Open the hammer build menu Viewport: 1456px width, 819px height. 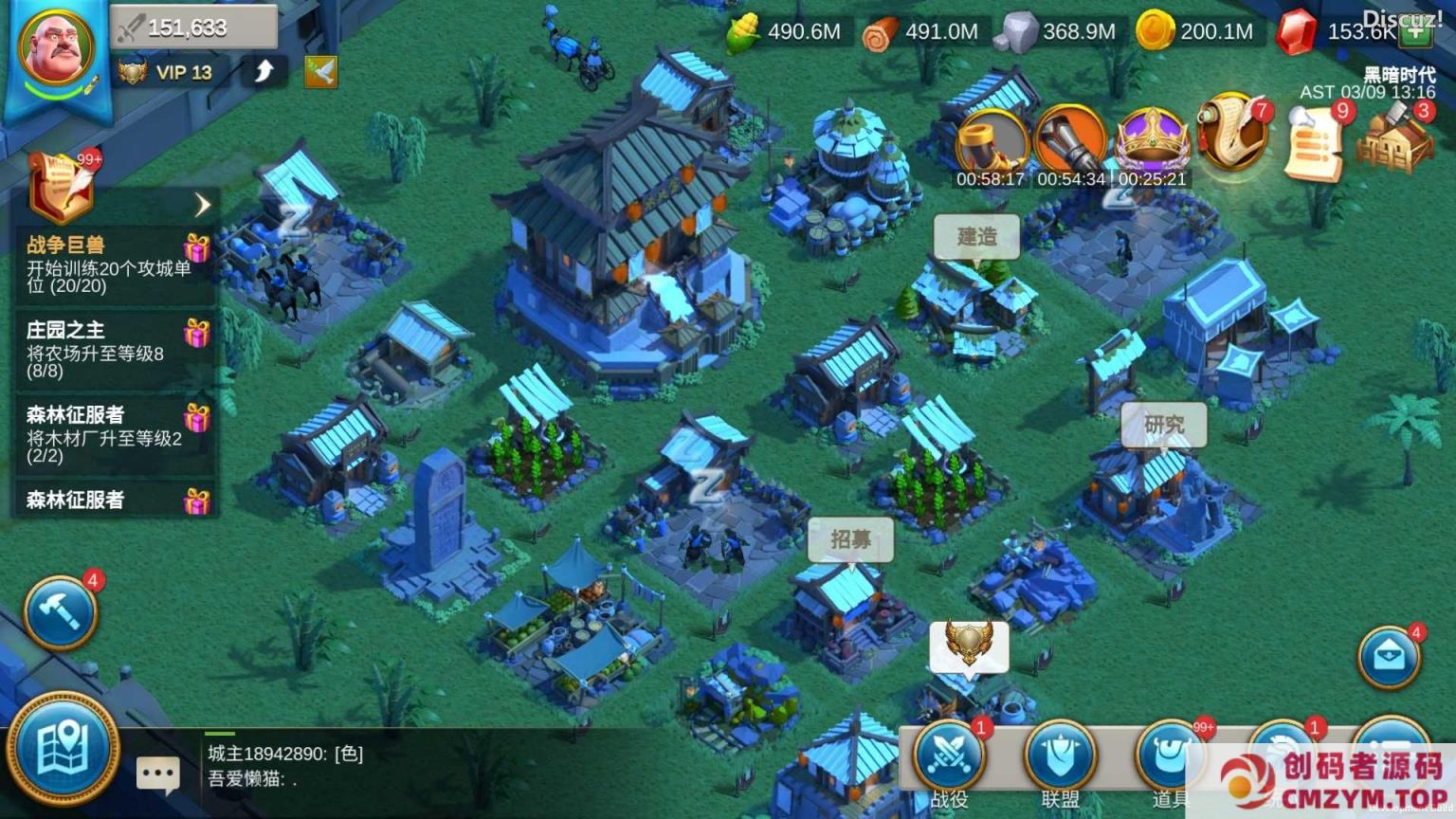[x=61, y=611]
